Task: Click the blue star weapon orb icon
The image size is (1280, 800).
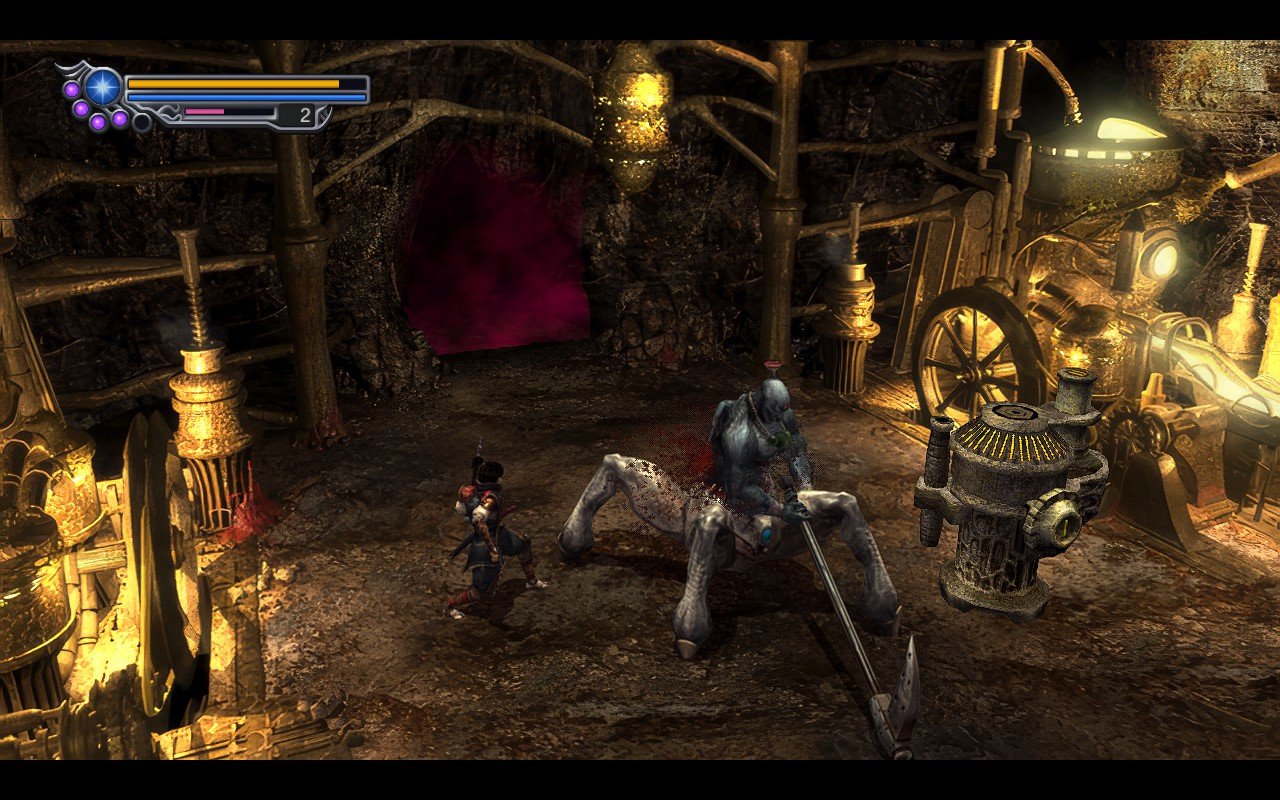Action: point(102,87)
